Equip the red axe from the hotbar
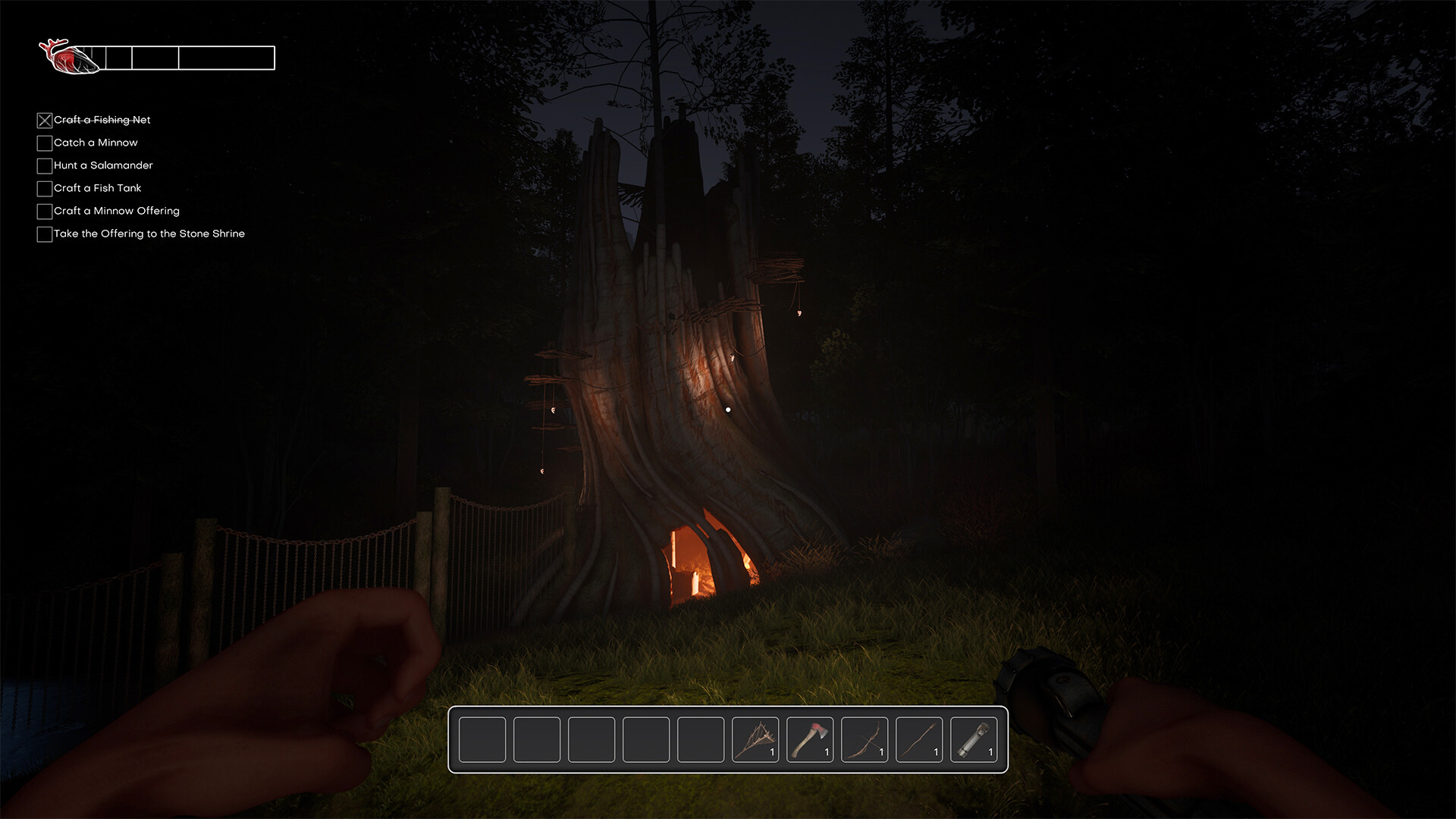Screen dimensions: 1456x819 point(810,739)
